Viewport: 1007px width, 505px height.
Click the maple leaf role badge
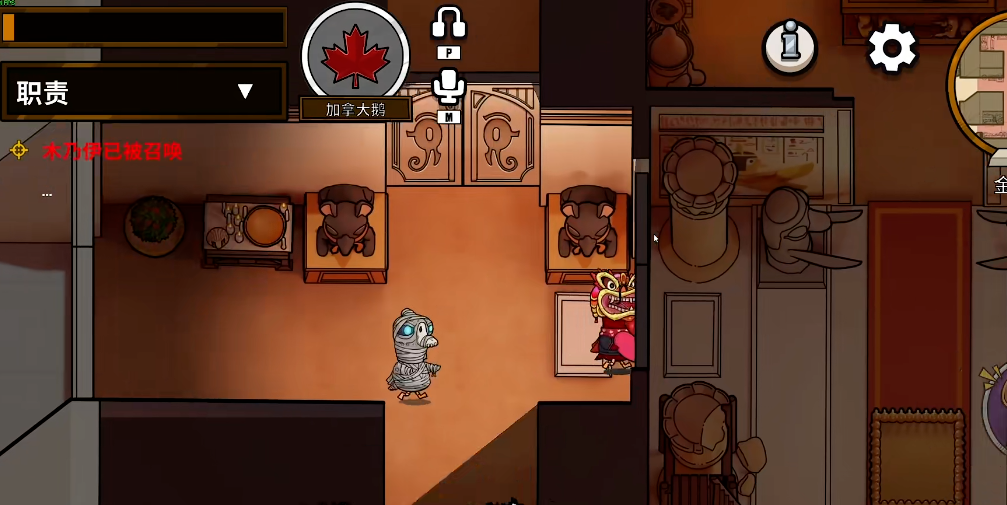click(355, 53)
